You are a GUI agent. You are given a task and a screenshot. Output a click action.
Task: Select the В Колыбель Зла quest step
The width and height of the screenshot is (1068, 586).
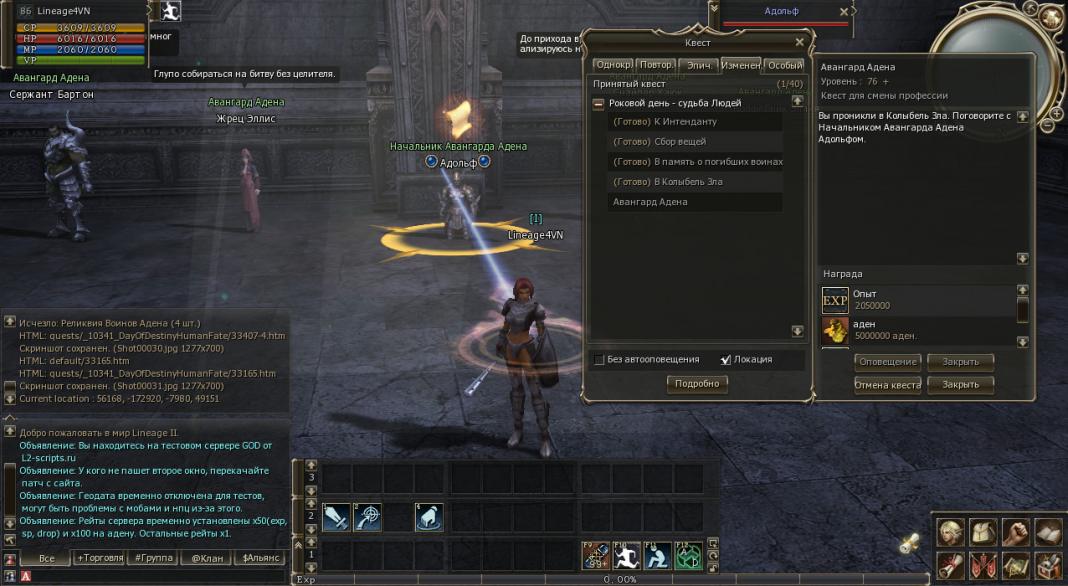point(667,182)
